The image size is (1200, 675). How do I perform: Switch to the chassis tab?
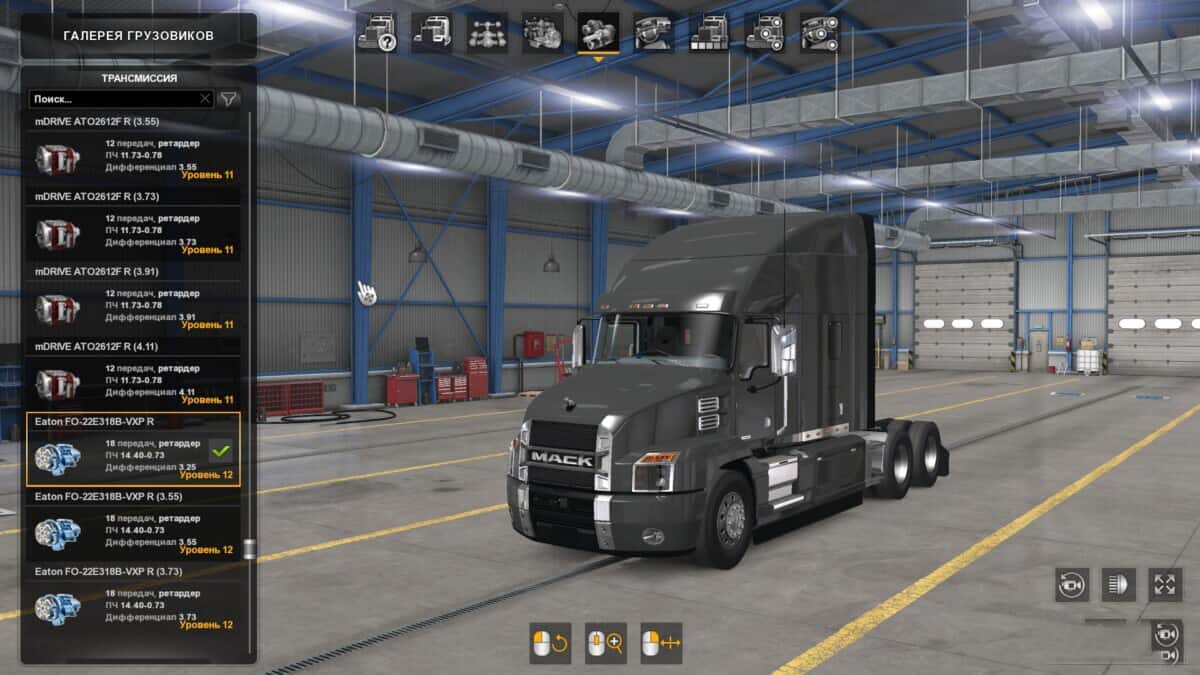coord(487,33)
